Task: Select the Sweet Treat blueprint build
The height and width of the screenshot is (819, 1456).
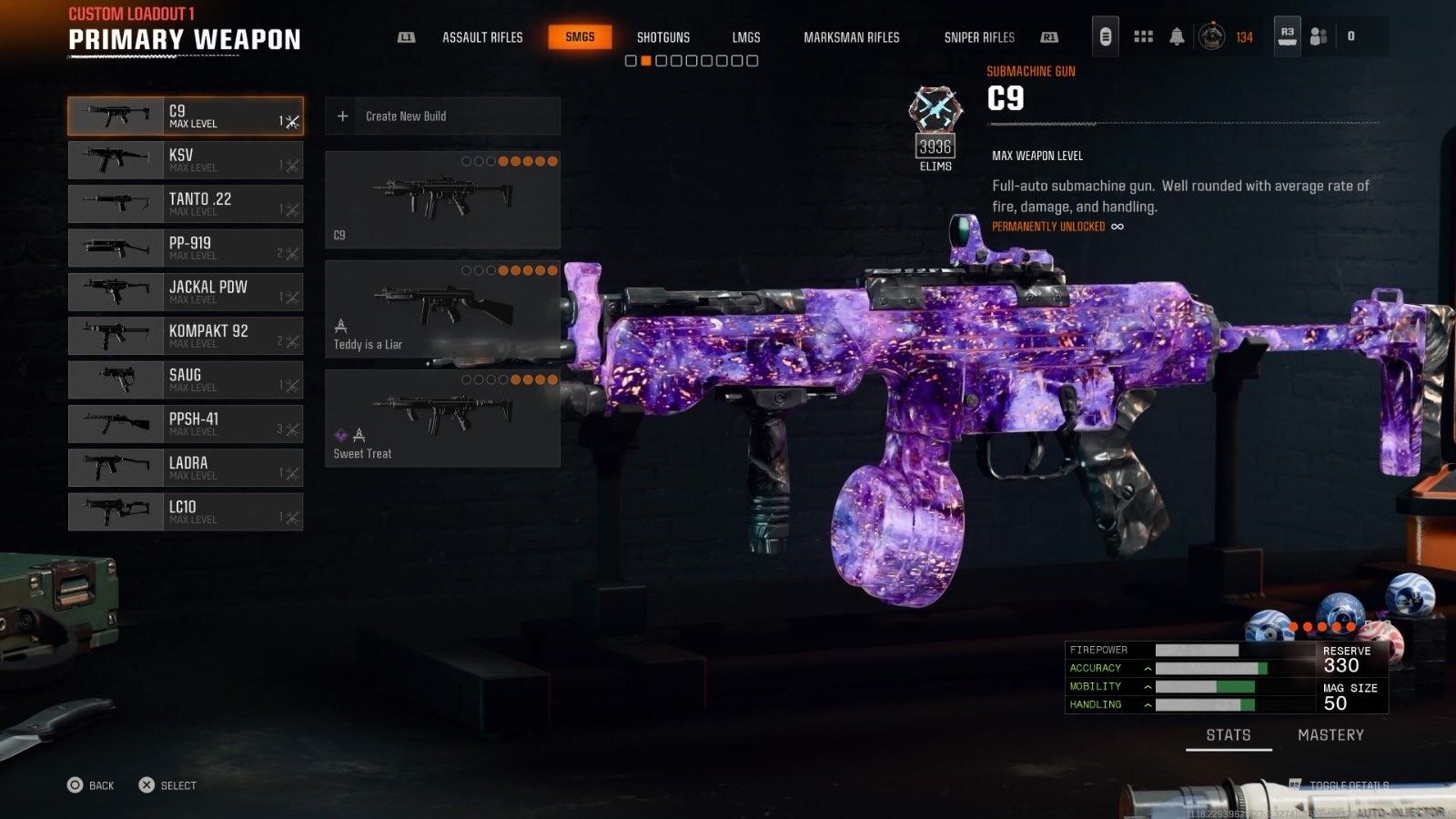Action: tap(442, 419)
